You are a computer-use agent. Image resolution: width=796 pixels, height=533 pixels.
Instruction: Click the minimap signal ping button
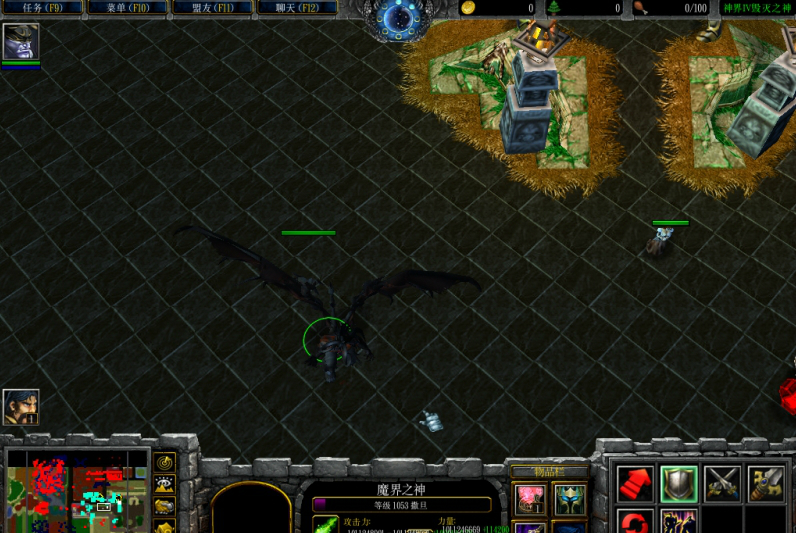[x=164, y=462]
